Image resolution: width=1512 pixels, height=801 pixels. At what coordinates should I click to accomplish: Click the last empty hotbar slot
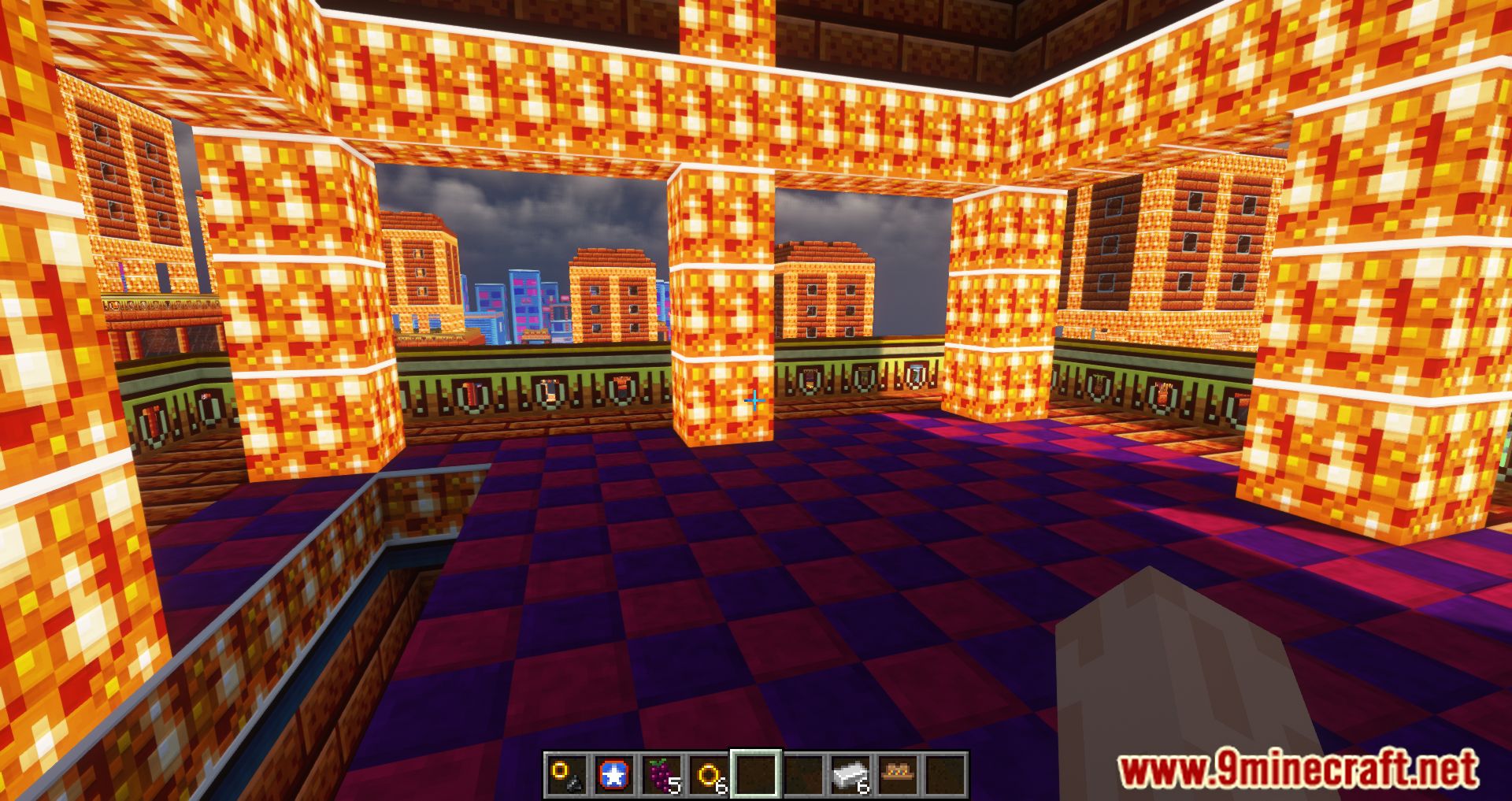[944, 776]
